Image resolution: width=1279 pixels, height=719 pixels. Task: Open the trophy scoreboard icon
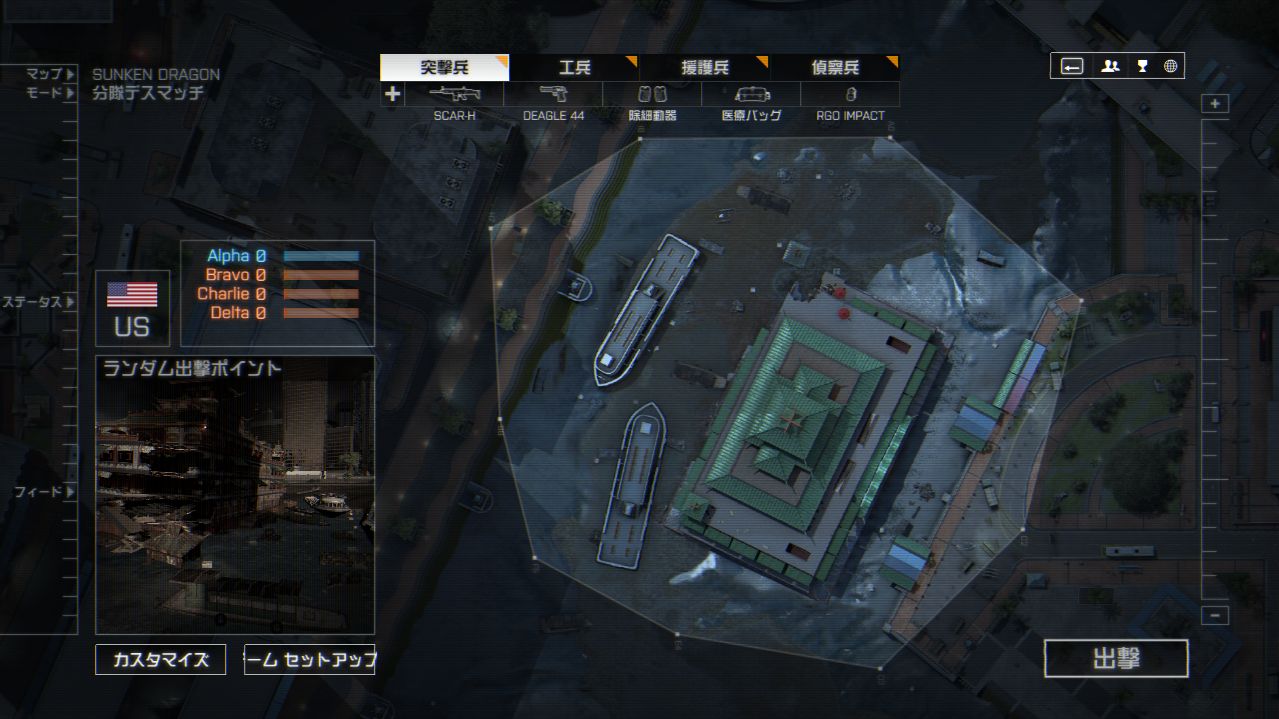tap(1141, 66)
